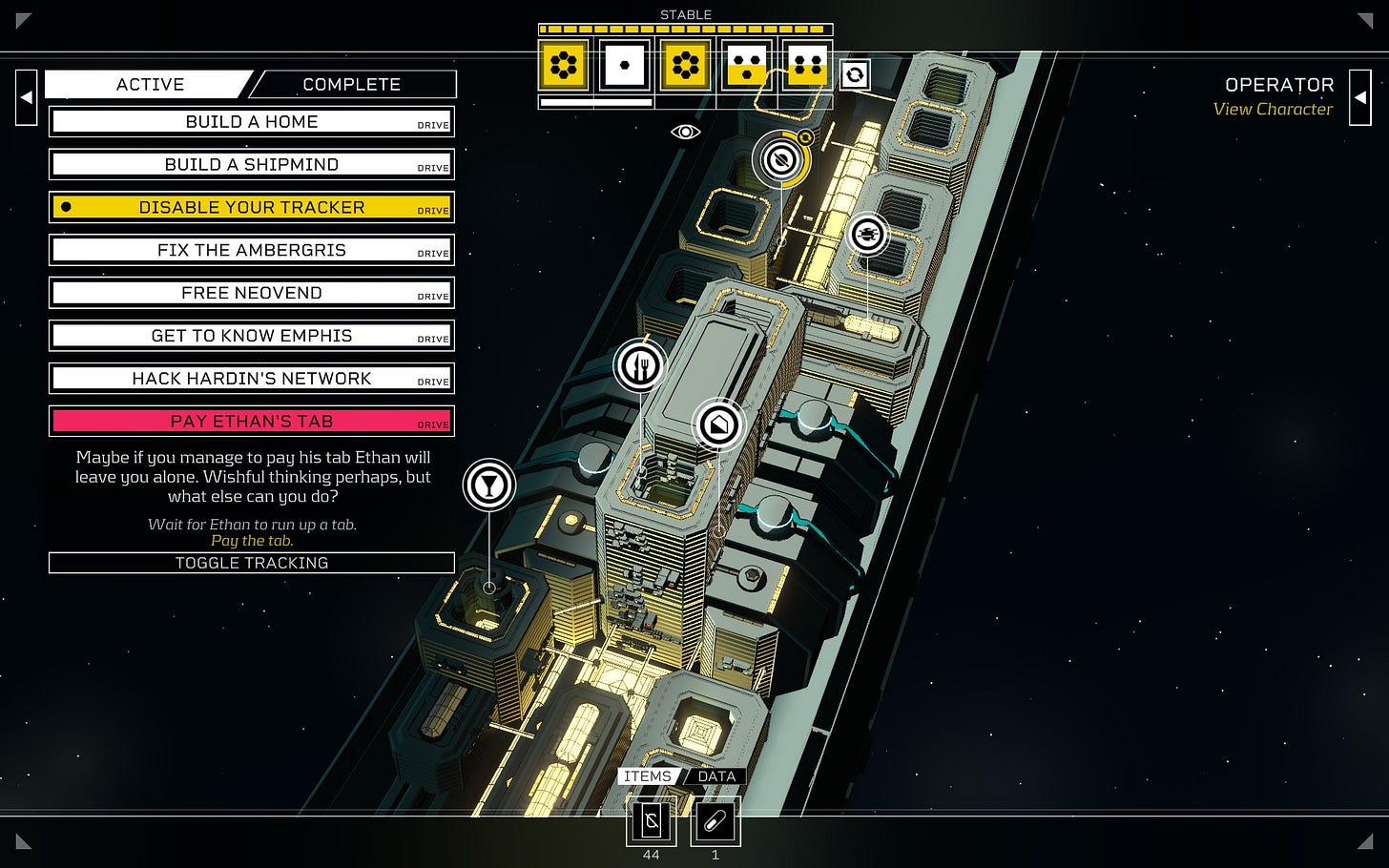1389x868 pixels.
Task: Select the Build a Shipmind drive
Action: (x=252, y=165)
